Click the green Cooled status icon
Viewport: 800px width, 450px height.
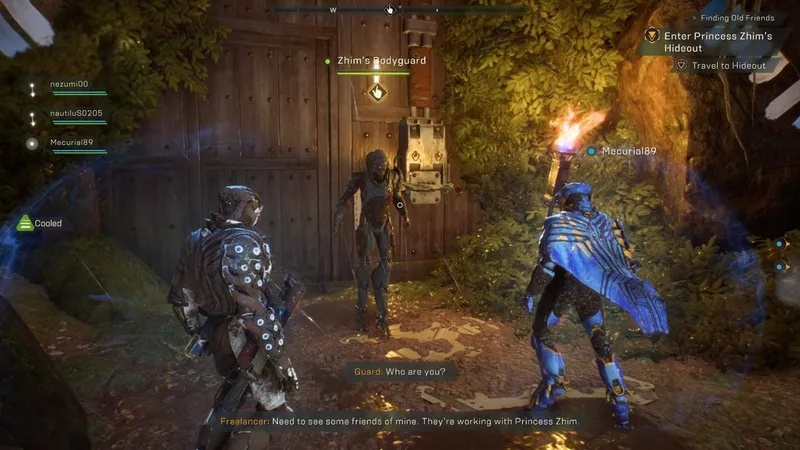click(25, 223)
